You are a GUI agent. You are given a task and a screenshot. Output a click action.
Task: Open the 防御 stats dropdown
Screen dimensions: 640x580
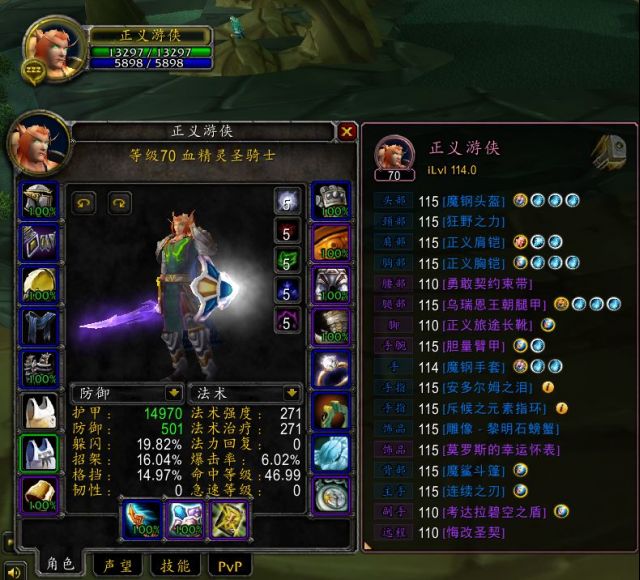[173, 393]
